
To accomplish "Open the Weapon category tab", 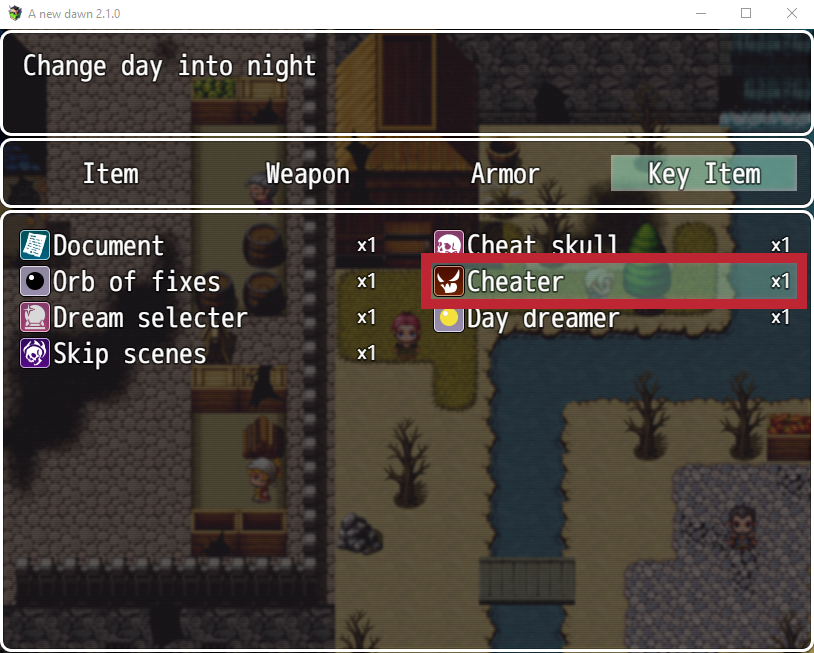I will click(307, 174).
